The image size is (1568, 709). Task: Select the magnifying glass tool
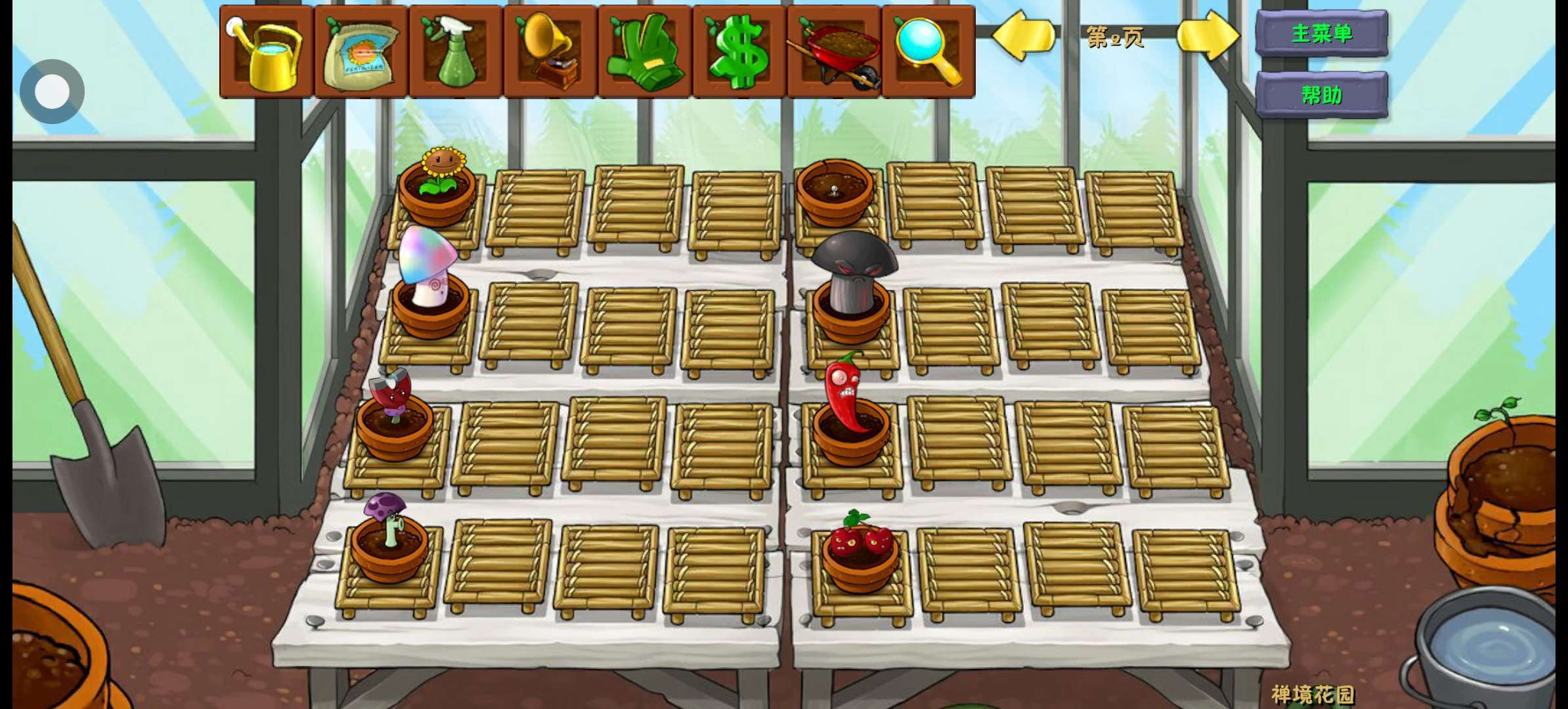(928, 53)
